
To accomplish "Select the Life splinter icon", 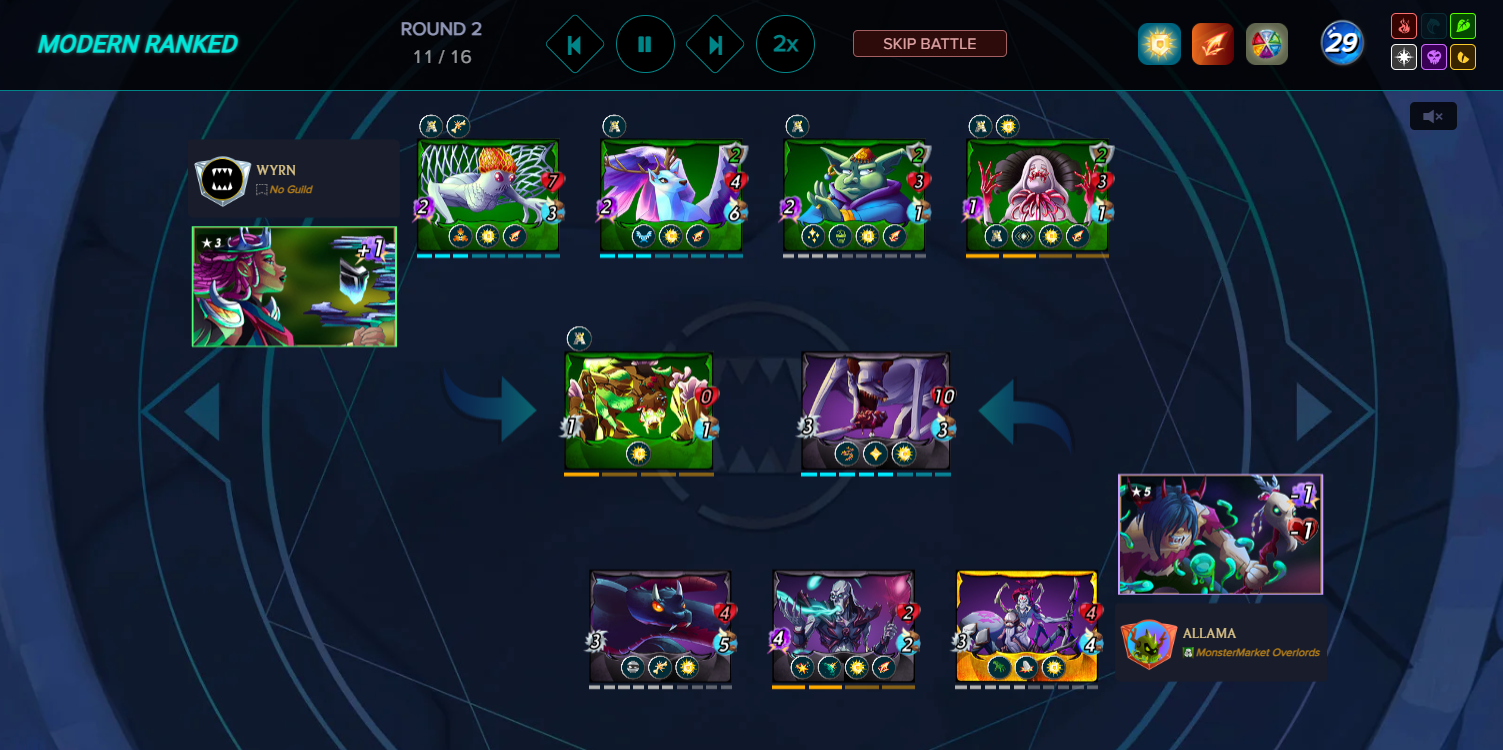I will pyautogui.click(x=1403, y=57).
